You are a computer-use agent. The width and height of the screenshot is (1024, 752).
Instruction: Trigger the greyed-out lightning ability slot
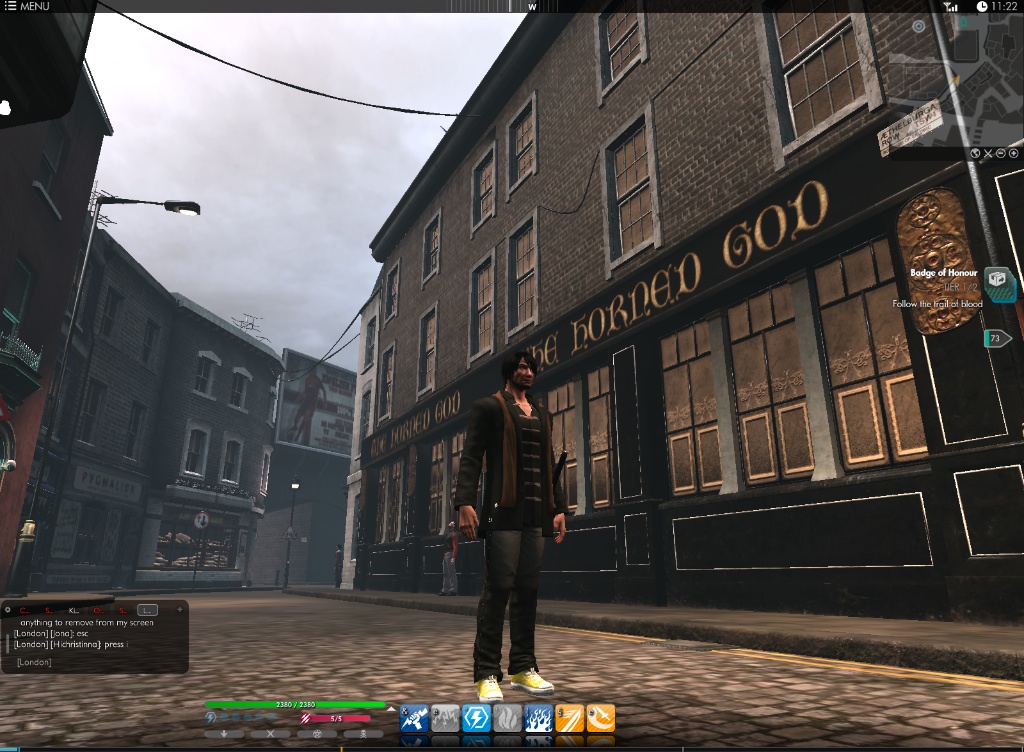coord(445,718)
